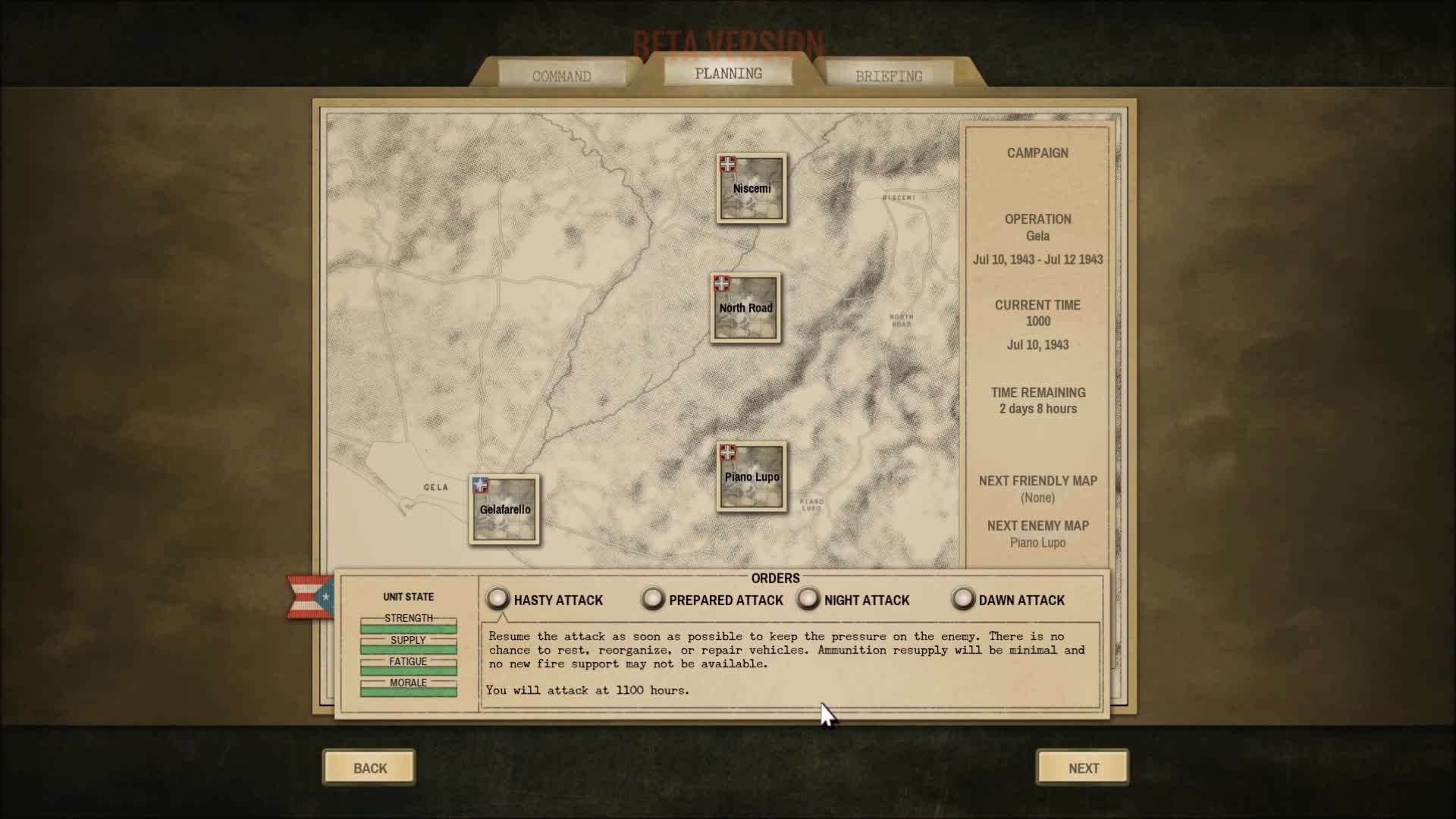Click the Next Enemy Map Piano Lupo label

1037,542
